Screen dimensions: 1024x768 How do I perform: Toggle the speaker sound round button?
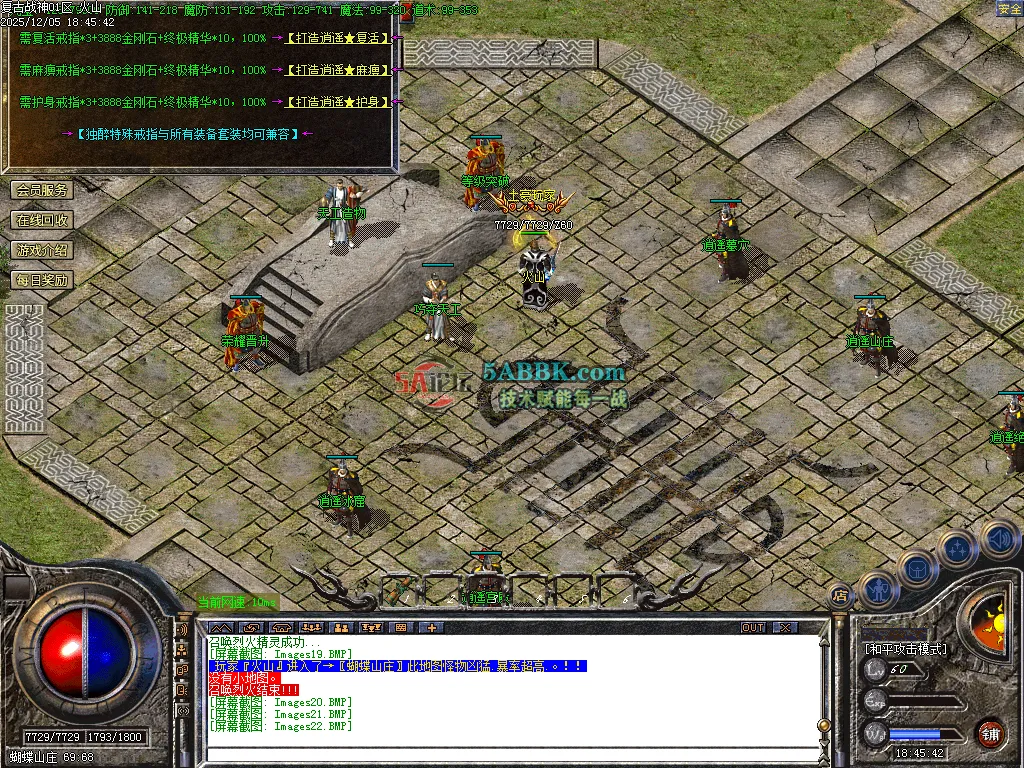pyautogui.click(x=998, y=539)
